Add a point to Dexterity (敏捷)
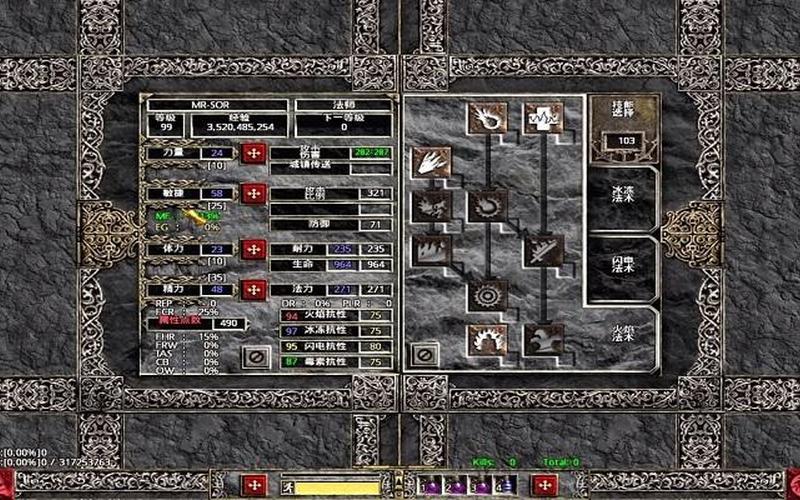The height and width of the screenshot is (500, 800). click(254, 193)
